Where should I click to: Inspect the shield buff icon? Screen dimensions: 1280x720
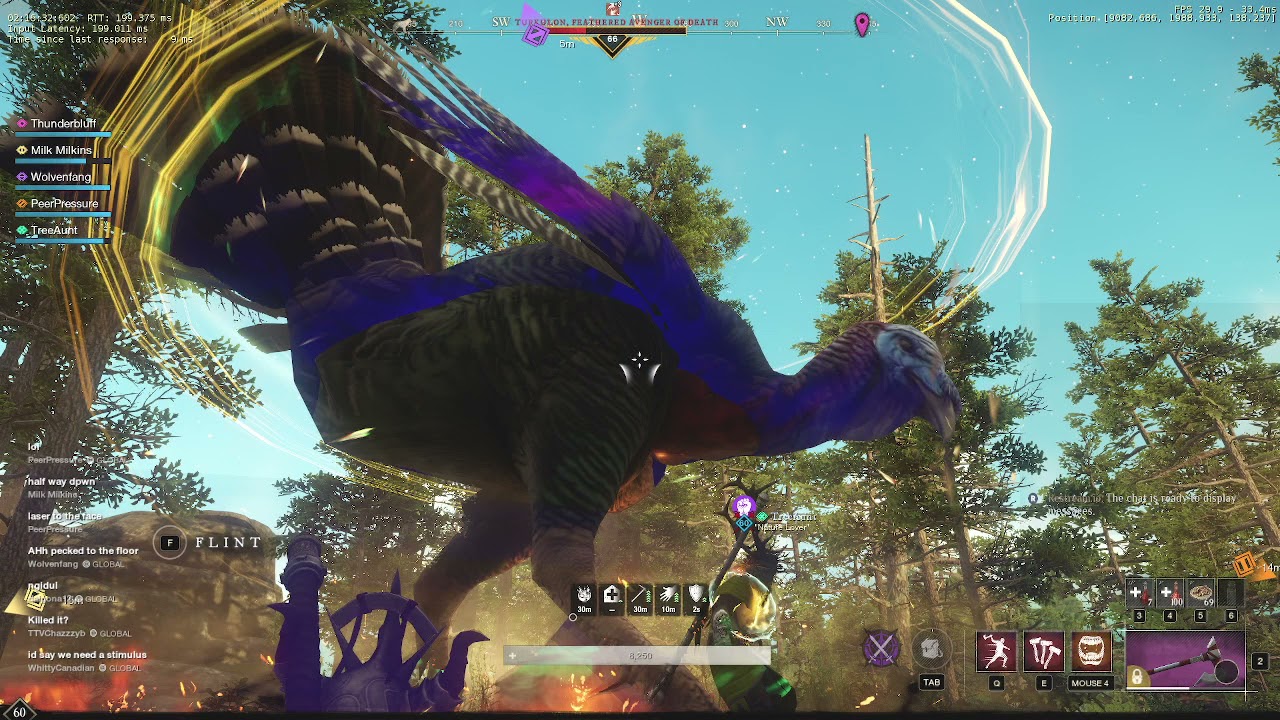pyautogui.click(x=696, y=596)
